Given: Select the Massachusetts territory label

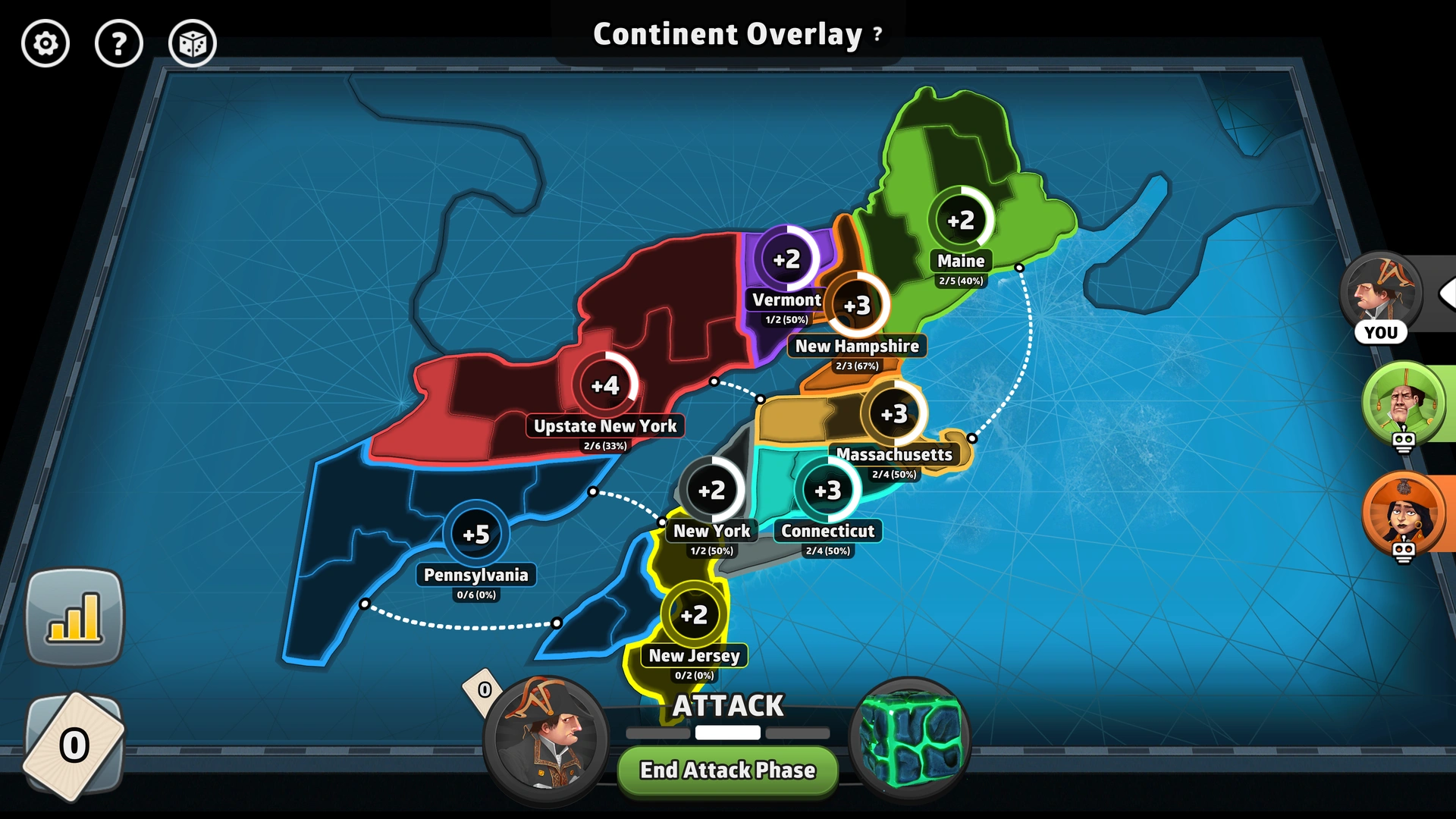Looking at the screenshot, I should 894,454.
